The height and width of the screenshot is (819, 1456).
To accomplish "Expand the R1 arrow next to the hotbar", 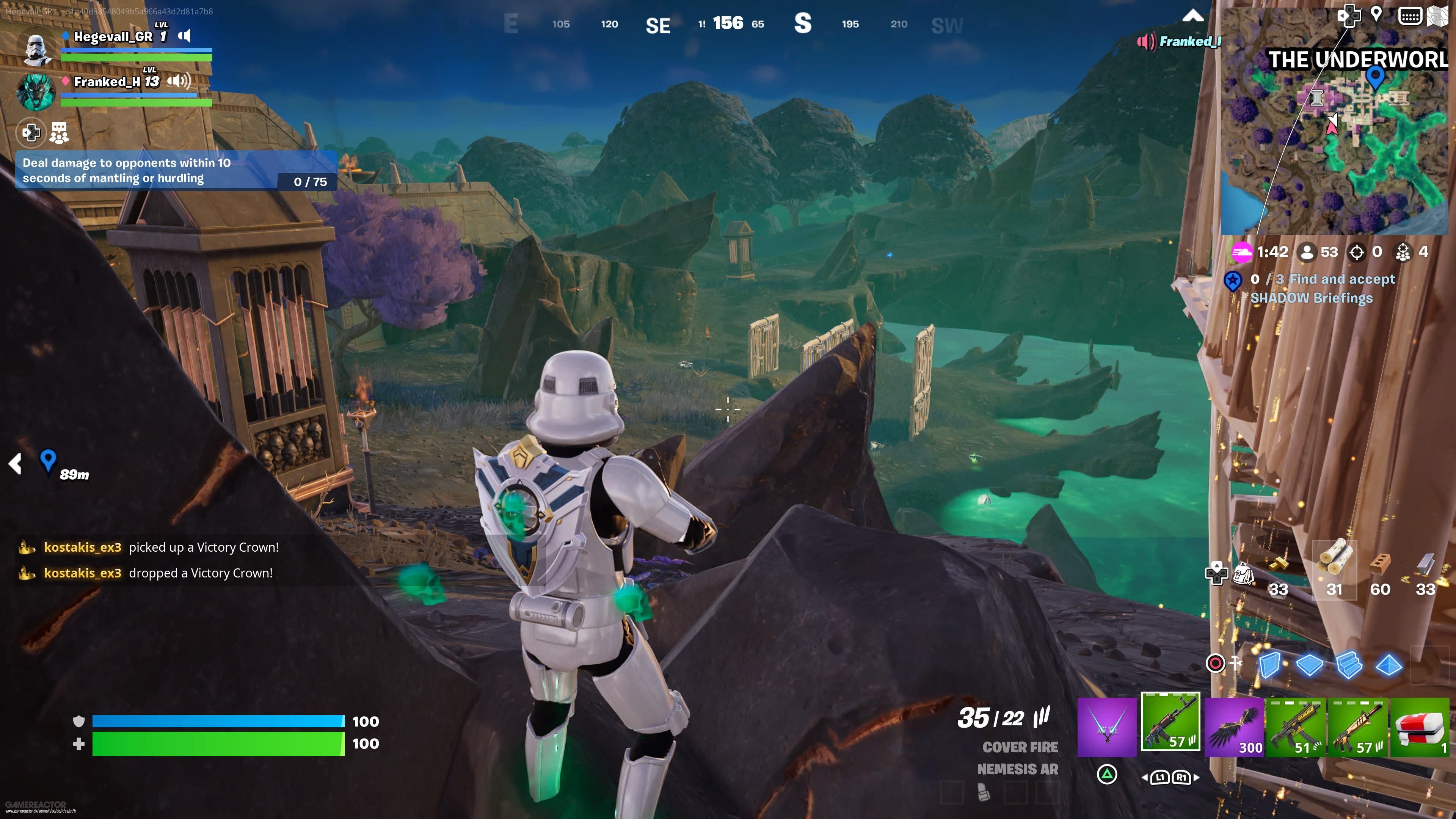I will pyautogui.click(x=1197, y=778).
